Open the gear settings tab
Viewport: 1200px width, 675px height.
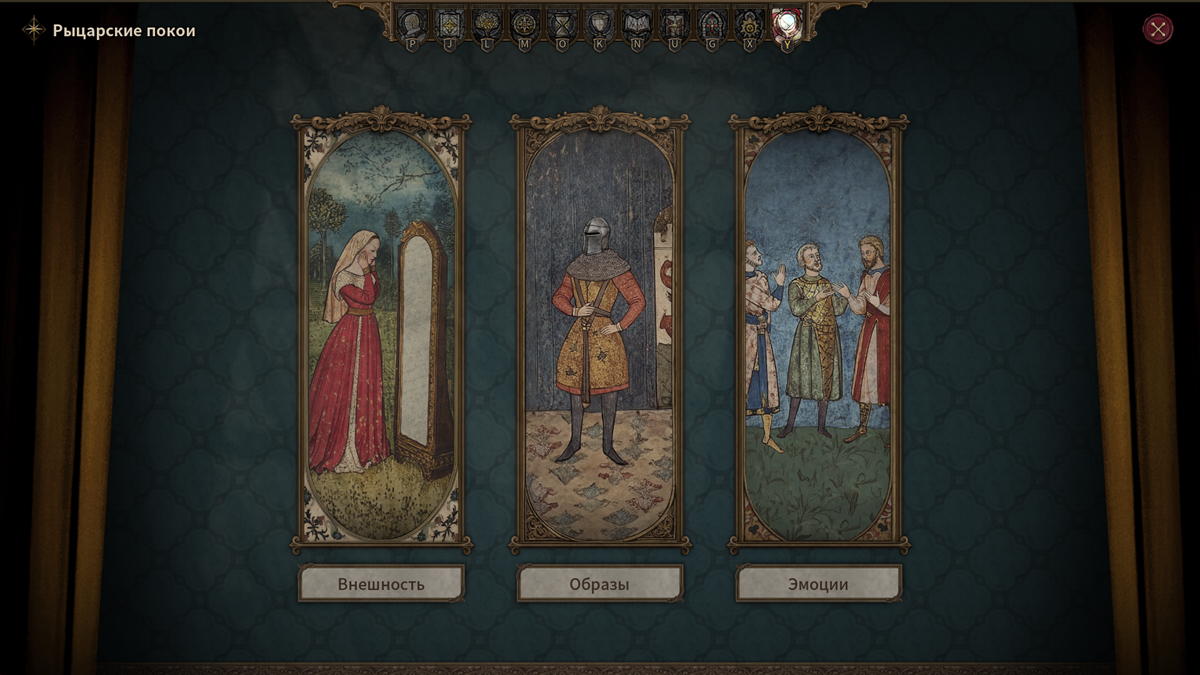pos(749,23)
